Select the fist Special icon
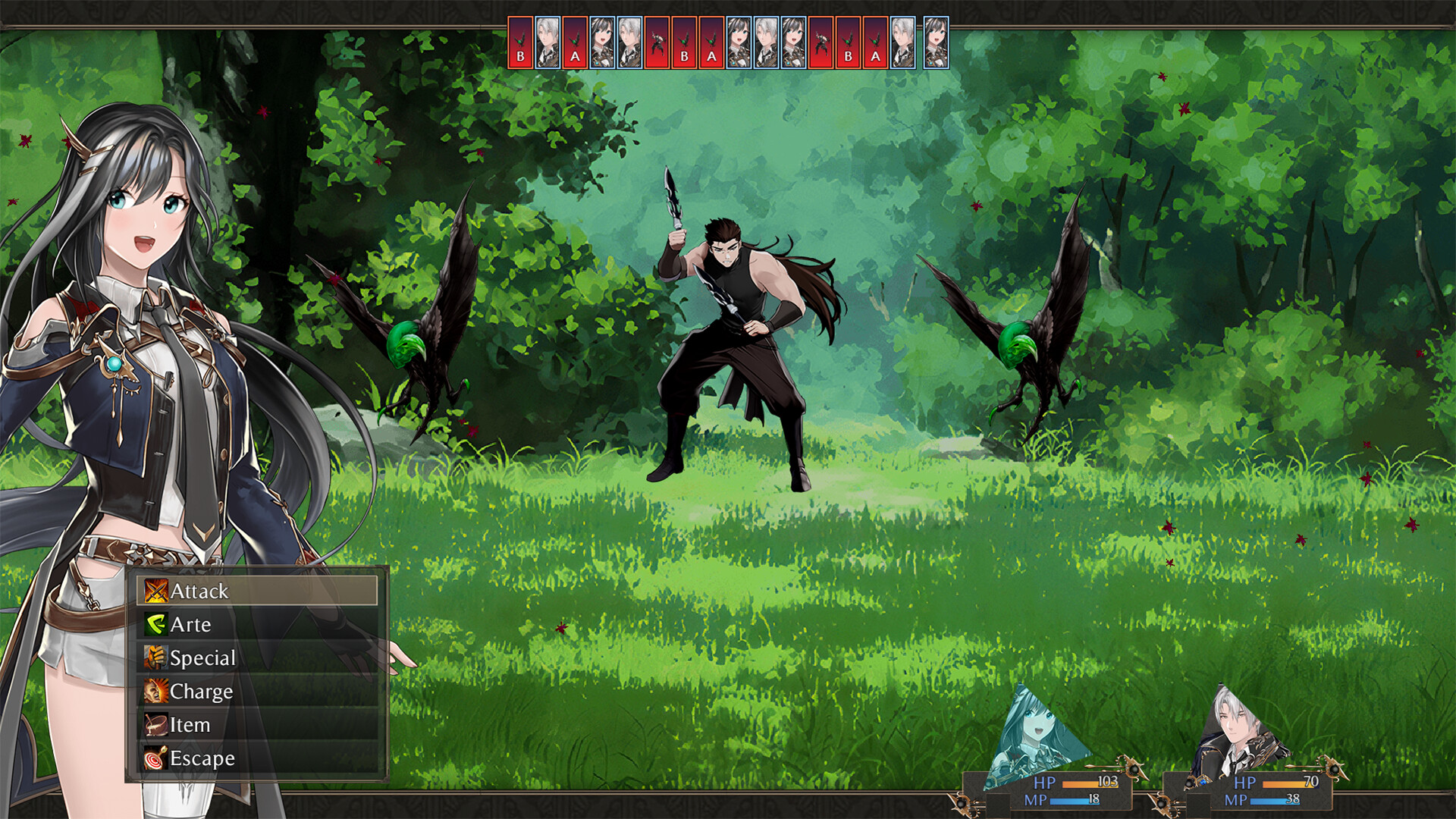The height and width of the screenshot is (819, 1456). click(155, 657)
